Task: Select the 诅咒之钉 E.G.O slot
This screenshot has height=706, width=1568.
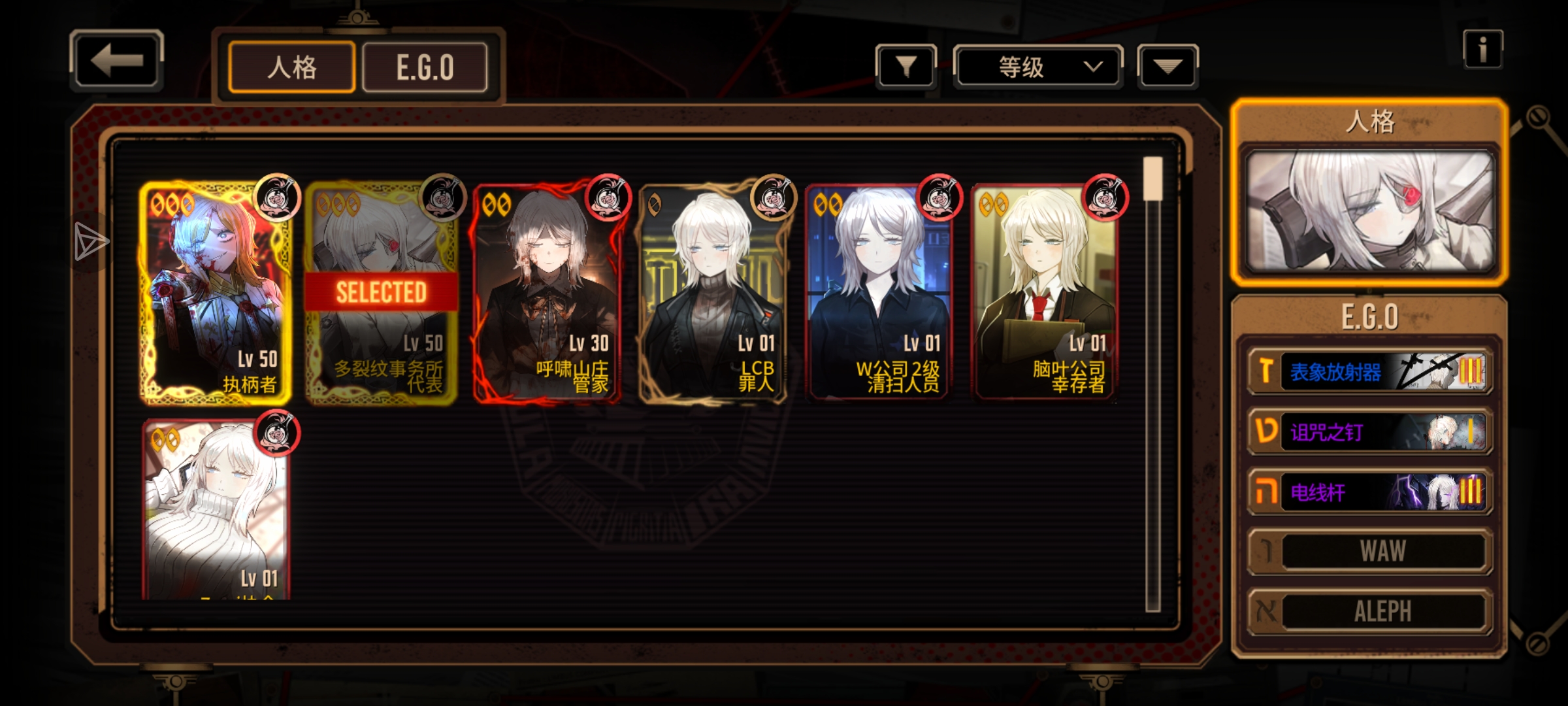Action: click(x=1369, y=431)
